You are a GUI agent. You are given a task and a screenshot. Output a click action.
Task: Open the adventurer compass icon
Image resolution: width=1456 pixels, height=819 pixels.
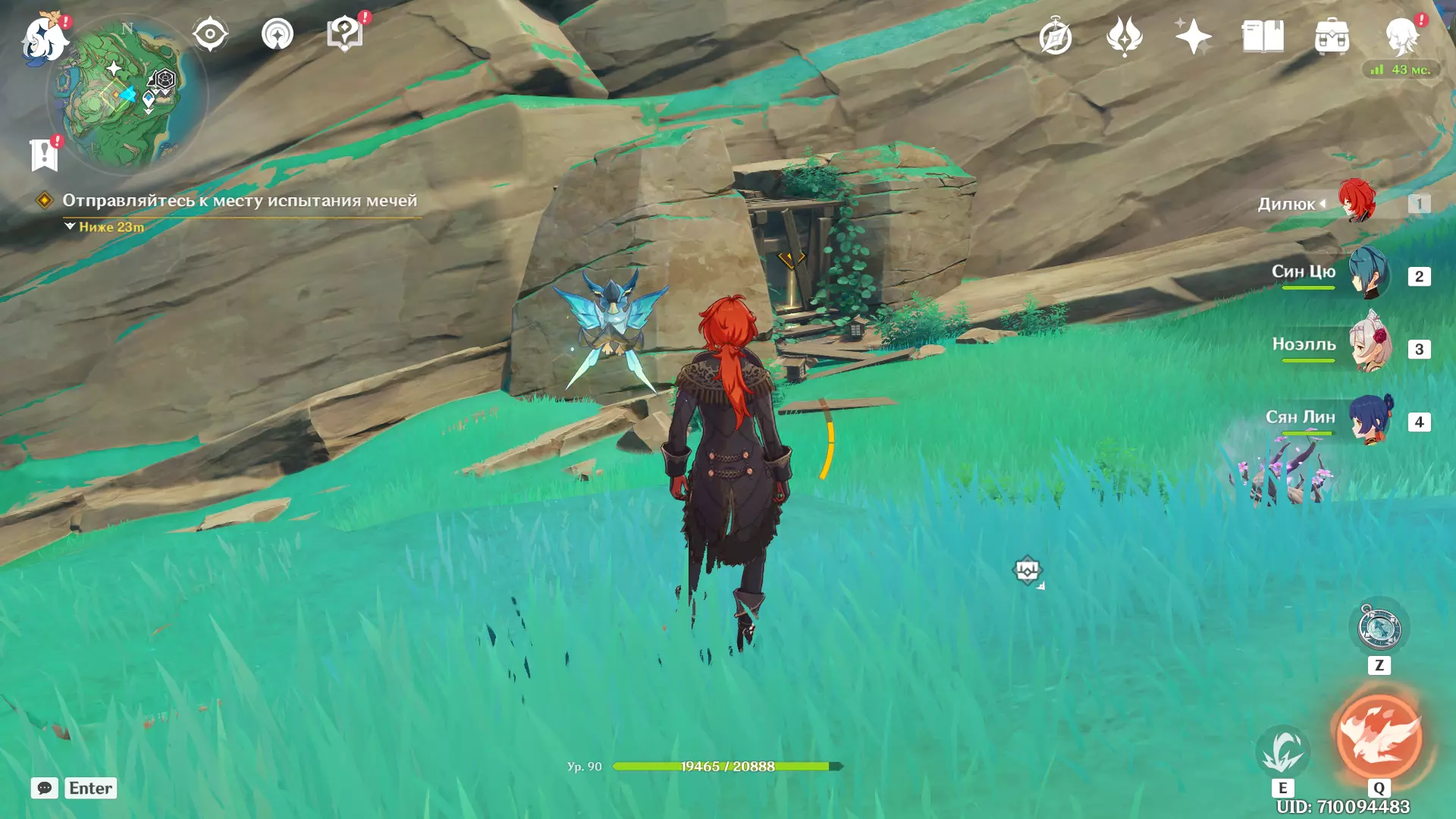point(1055,37)
